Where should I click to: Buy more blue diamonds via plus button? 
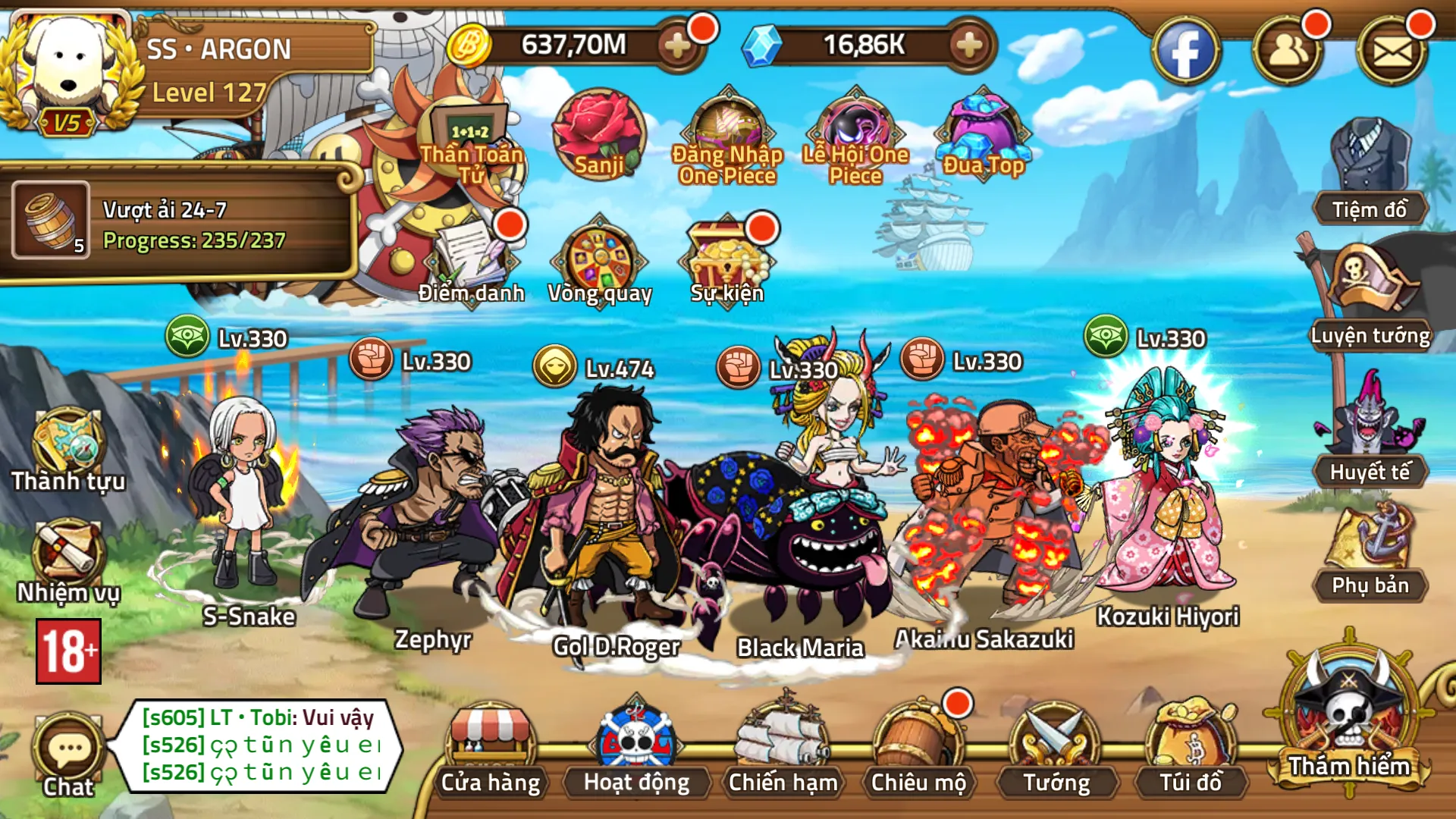coord(968,45)
